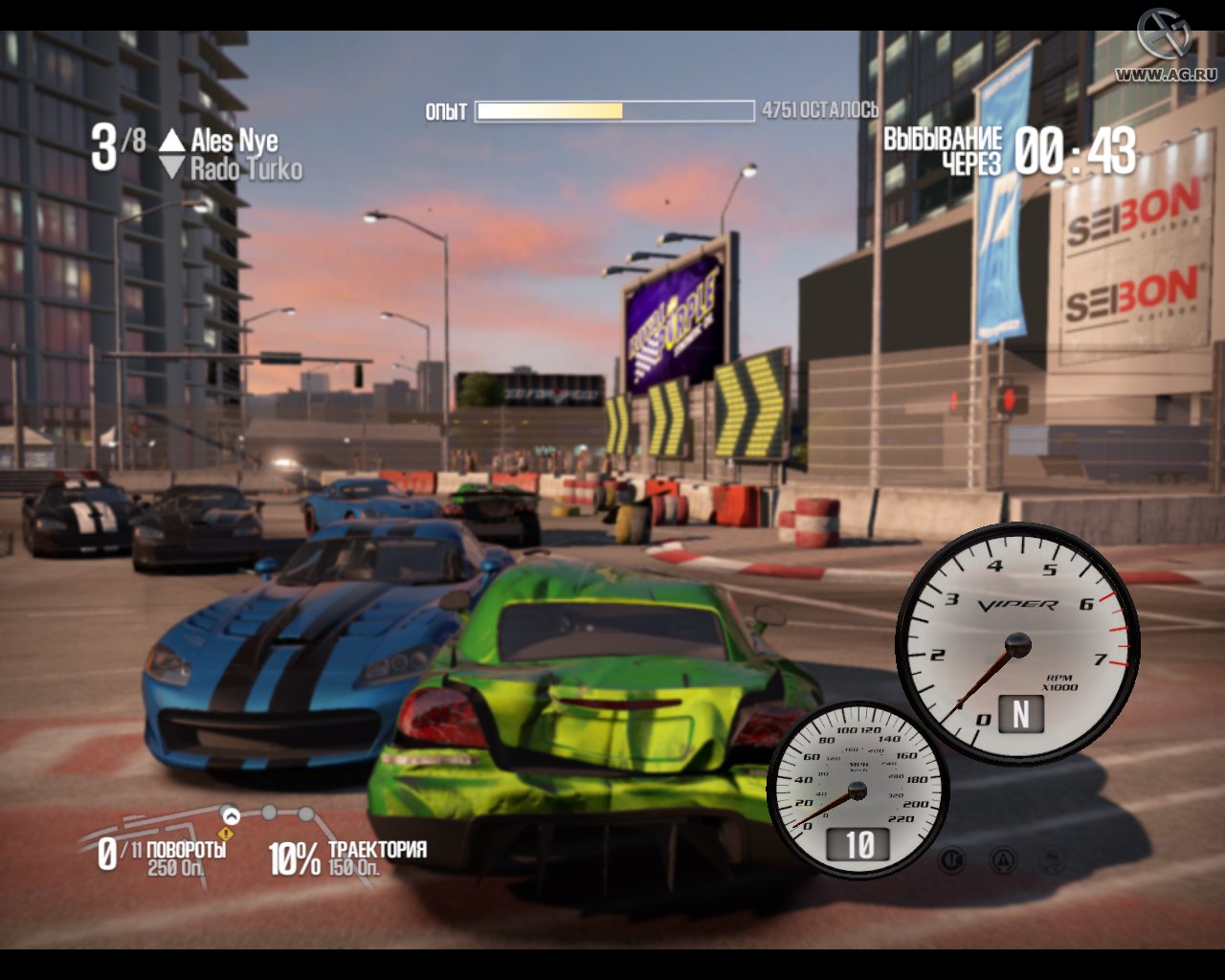Click the tachometer RPM gauge

click(x=1019, y=641)
